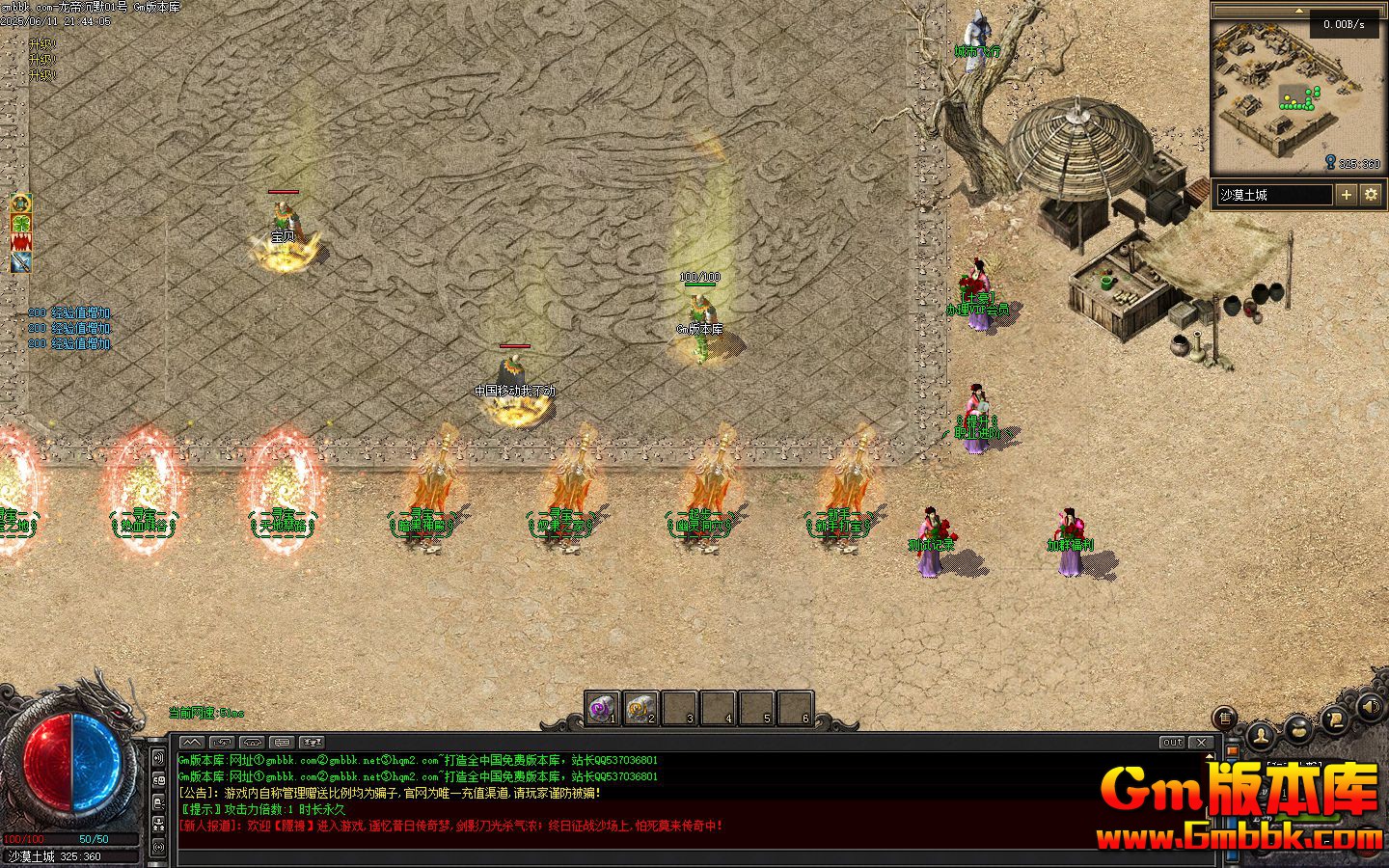Select the blue sword buff icon
This screenshot has width=1389, height=868.
pyautogui.click(x=21, y=261)
